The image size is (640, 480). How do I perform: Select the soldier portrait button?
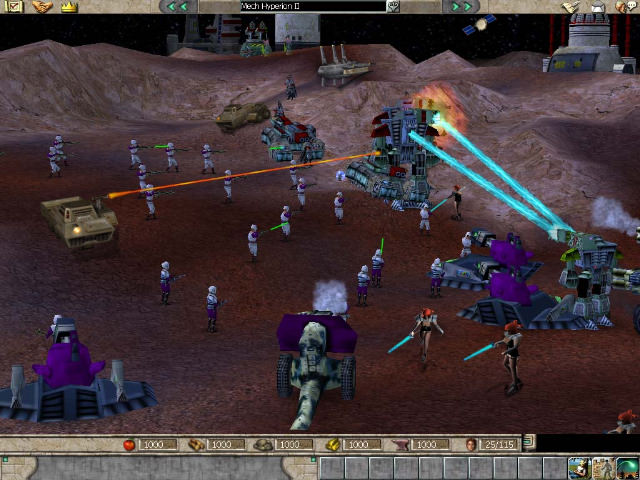pyautogui.click(x=603, y=468)
